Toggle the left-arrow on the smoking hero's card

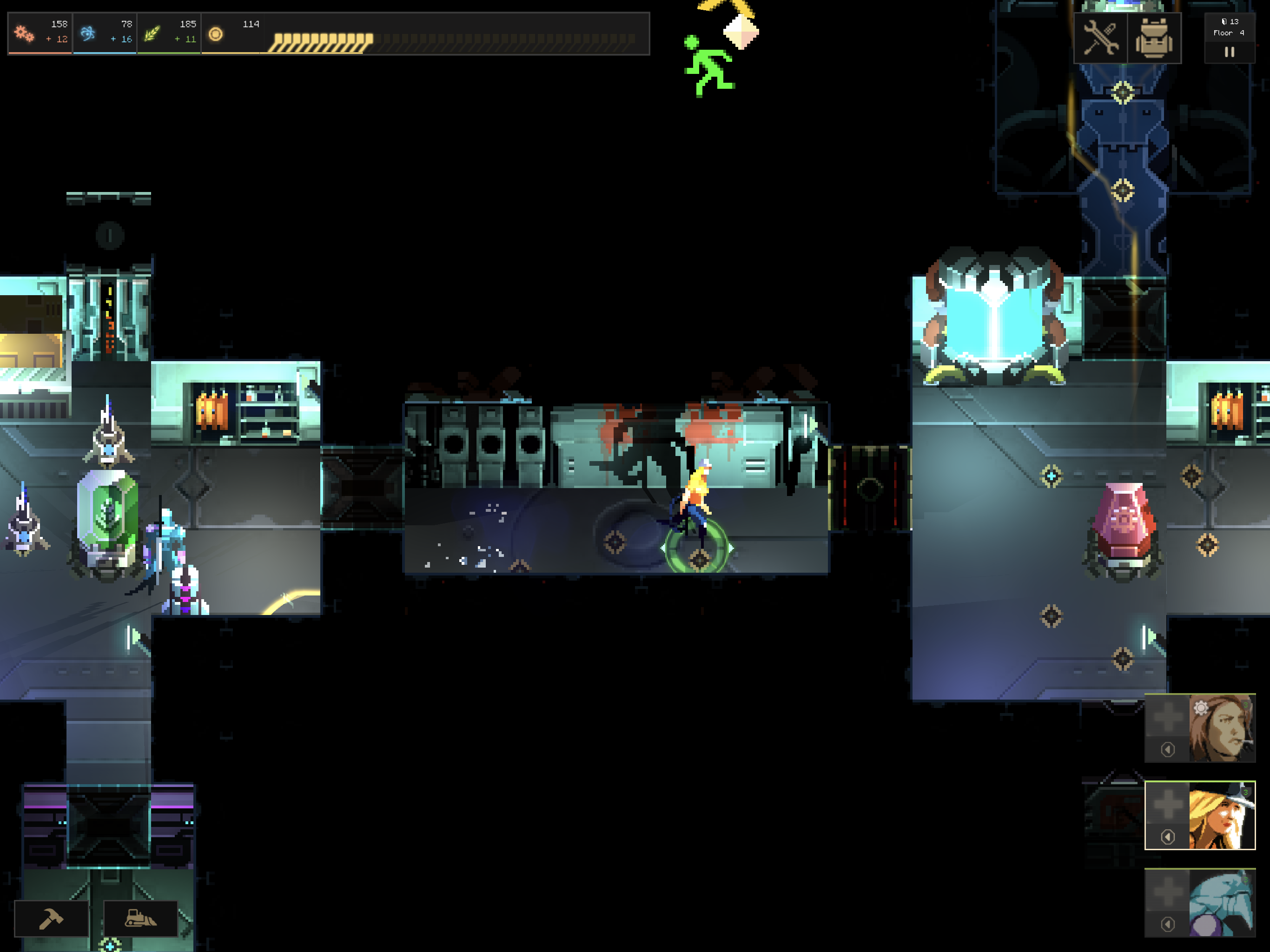pyautogui.click(x=1168, y=749)
